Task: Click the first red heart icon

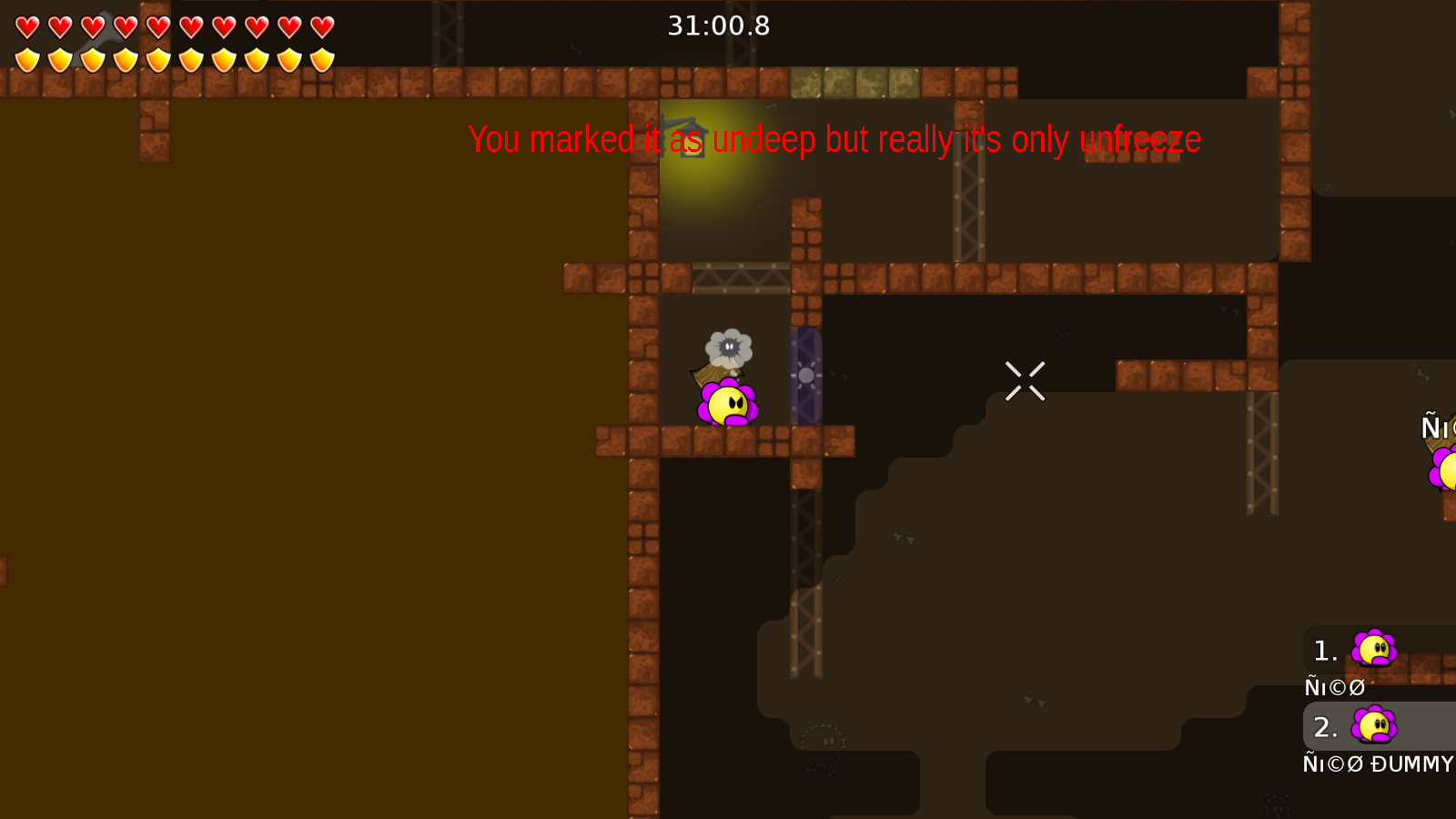Action: 27,25
